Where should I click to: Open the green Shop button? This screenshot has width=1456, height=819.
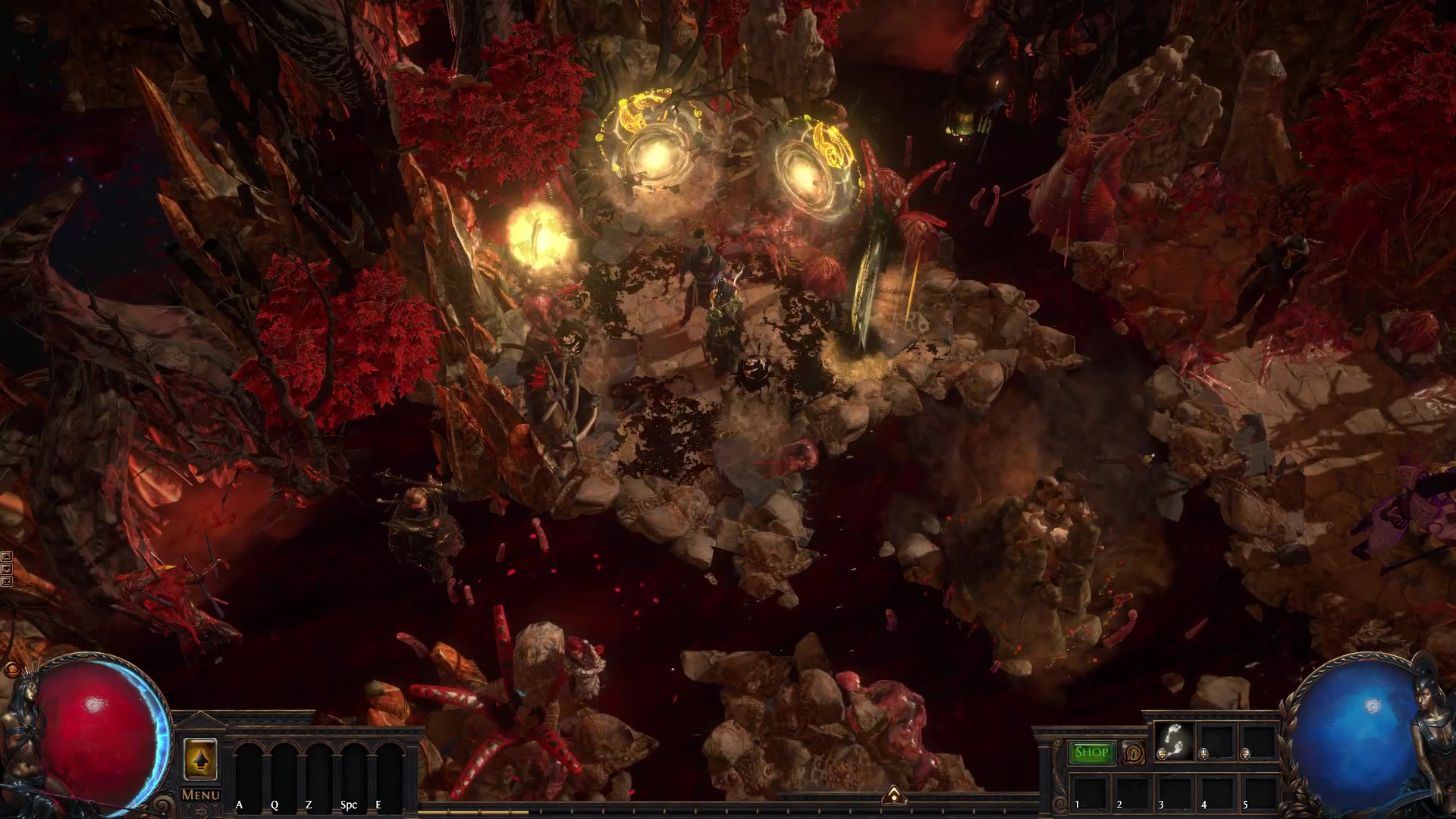click(x=1091, y=752)
